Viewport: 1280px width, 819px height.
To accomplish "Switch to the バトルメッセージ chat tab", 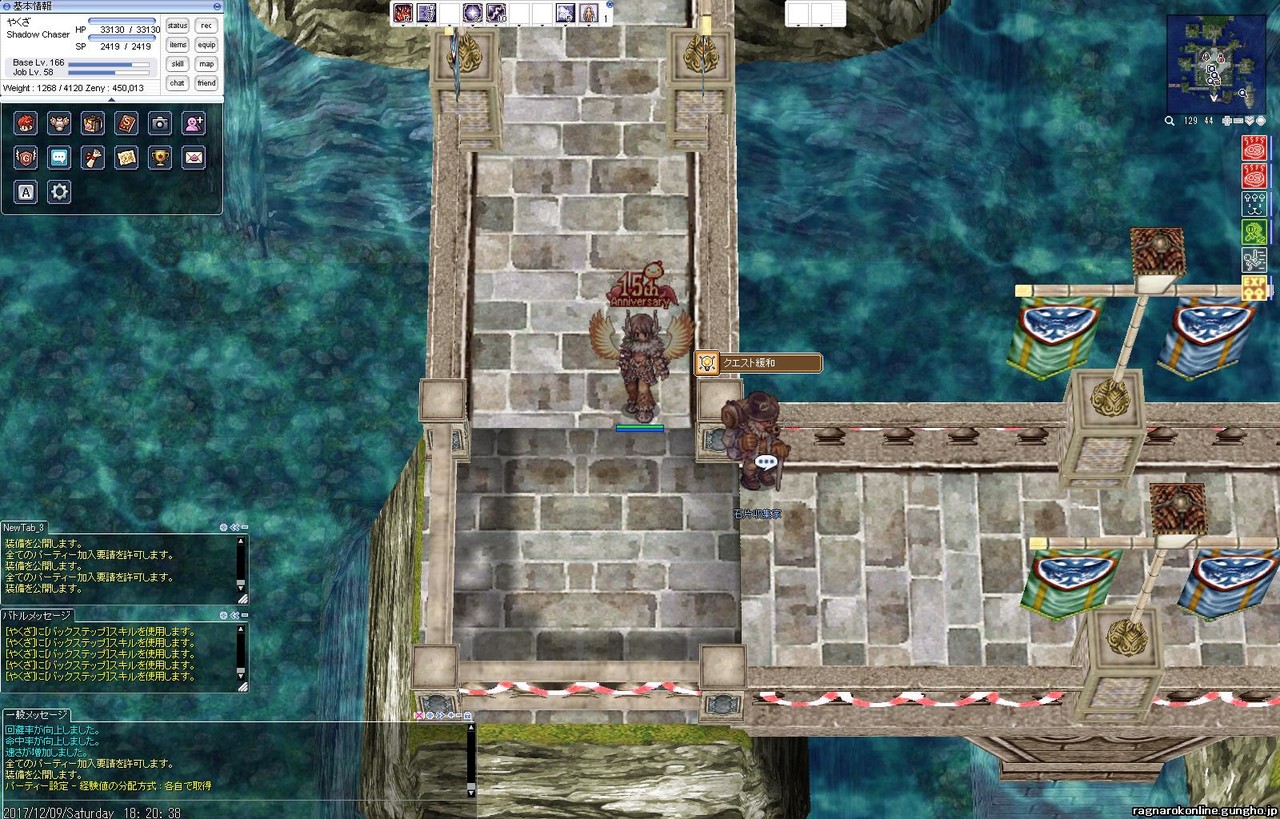I will pos(37,615).
